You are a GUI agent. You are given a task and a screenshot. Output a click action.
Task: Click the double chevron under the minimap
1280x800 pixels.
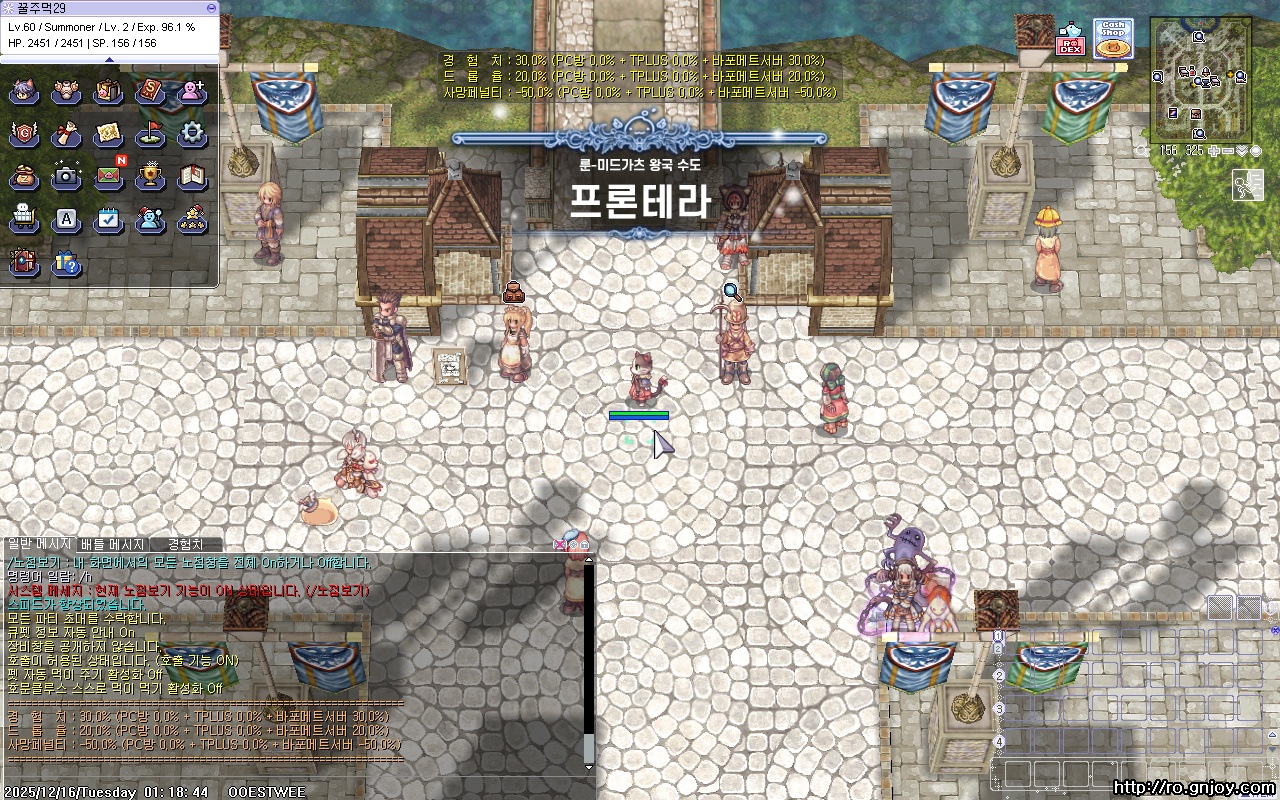[x=1241, y=150]
